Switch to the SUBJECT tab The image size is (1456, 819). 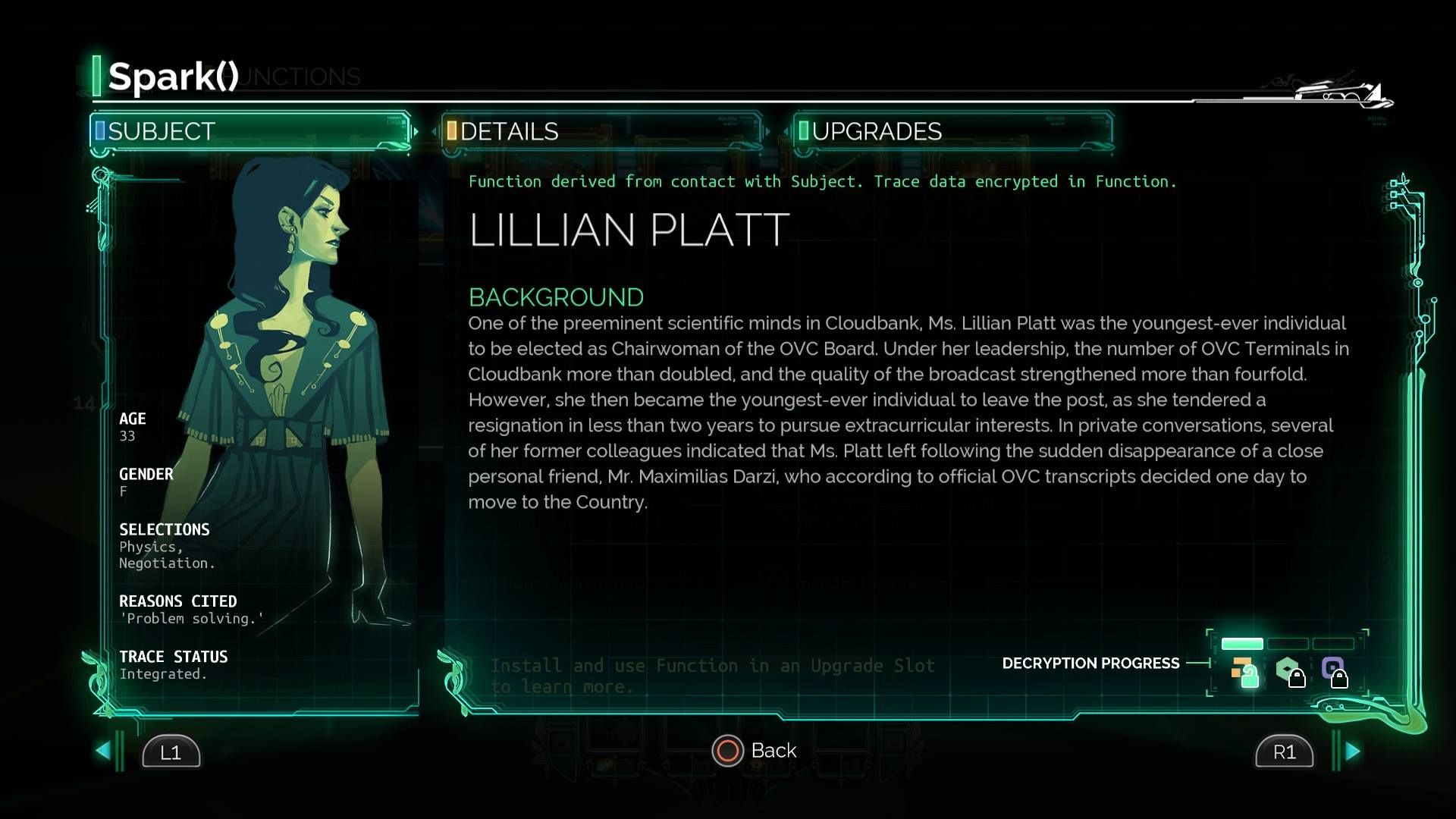[250, 131]
